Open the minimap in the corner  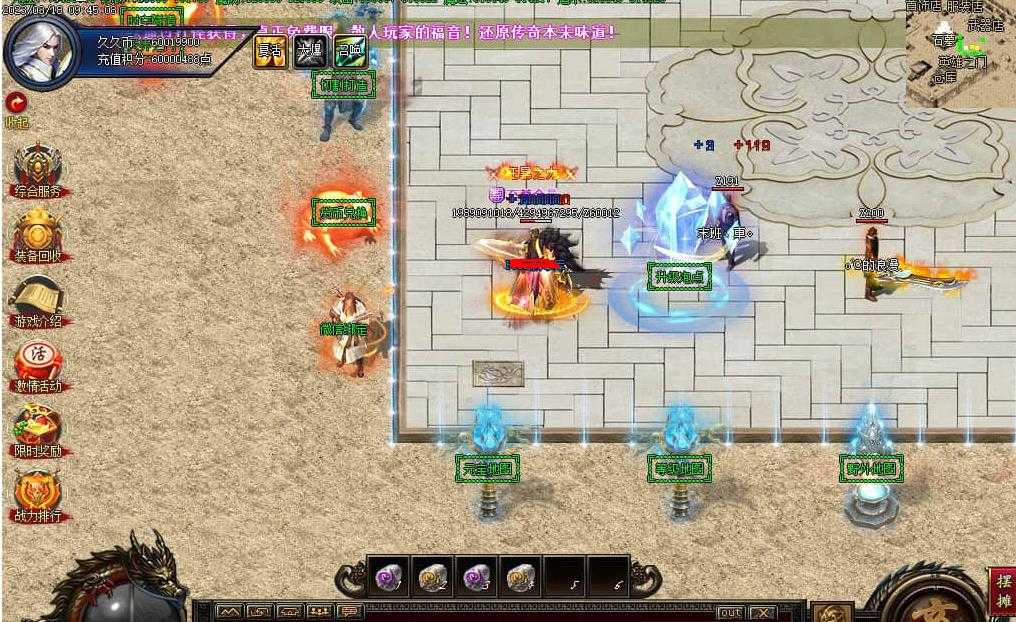pyautogui.click(x=961, y=52)
